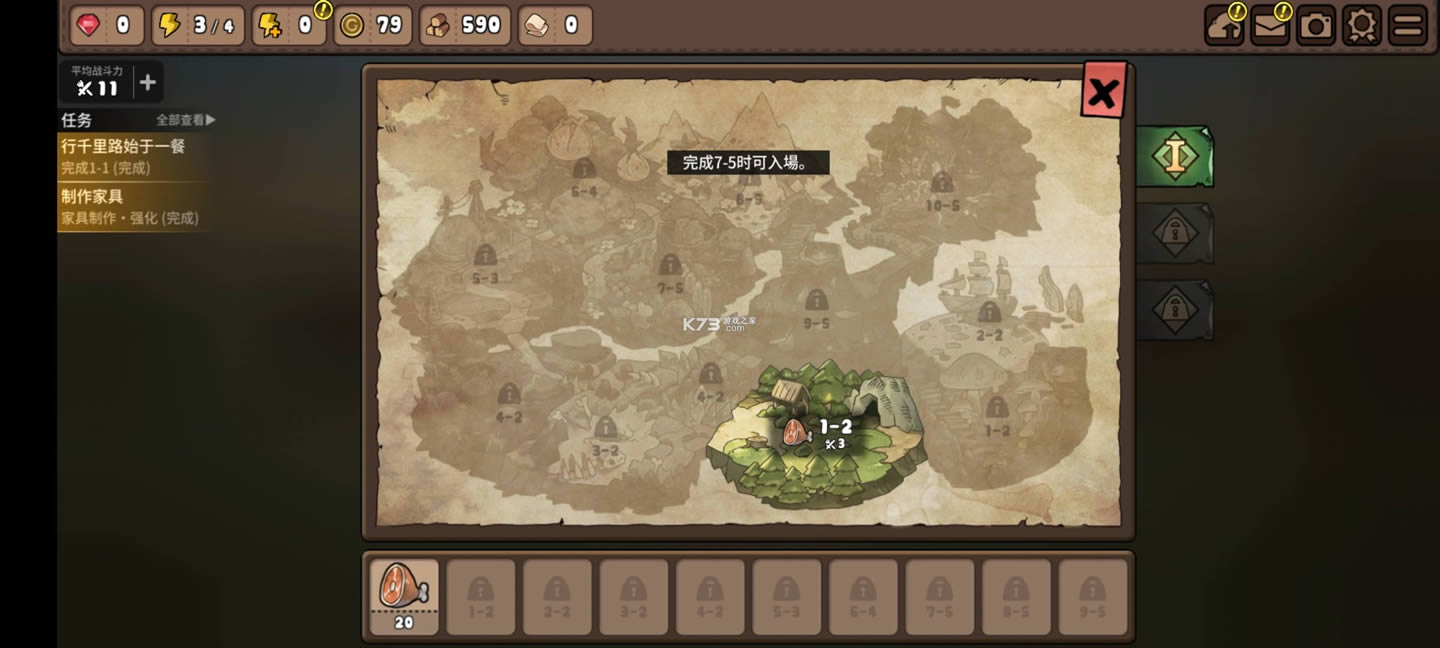Select the locked 9-5 ingredient slot
The image size is (1440, 648).
1092,596
